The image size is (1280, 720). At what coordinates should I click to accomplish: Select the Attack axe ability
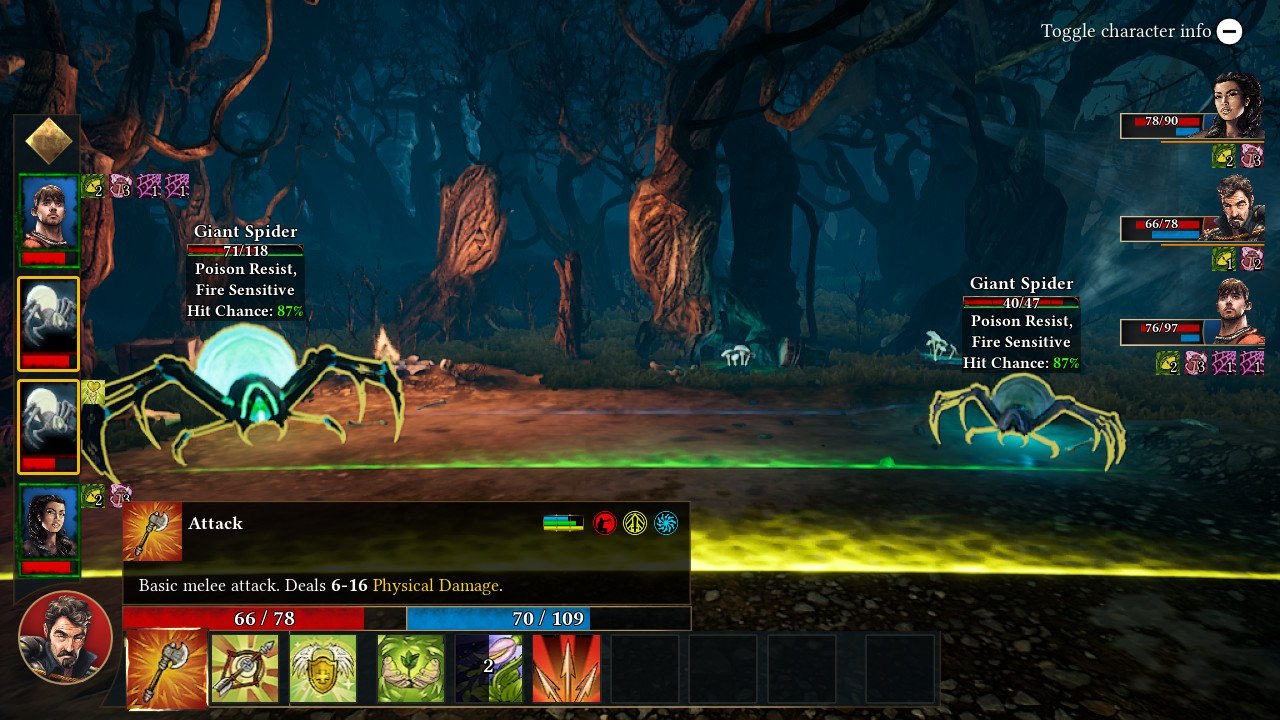[x=167, y=668]
